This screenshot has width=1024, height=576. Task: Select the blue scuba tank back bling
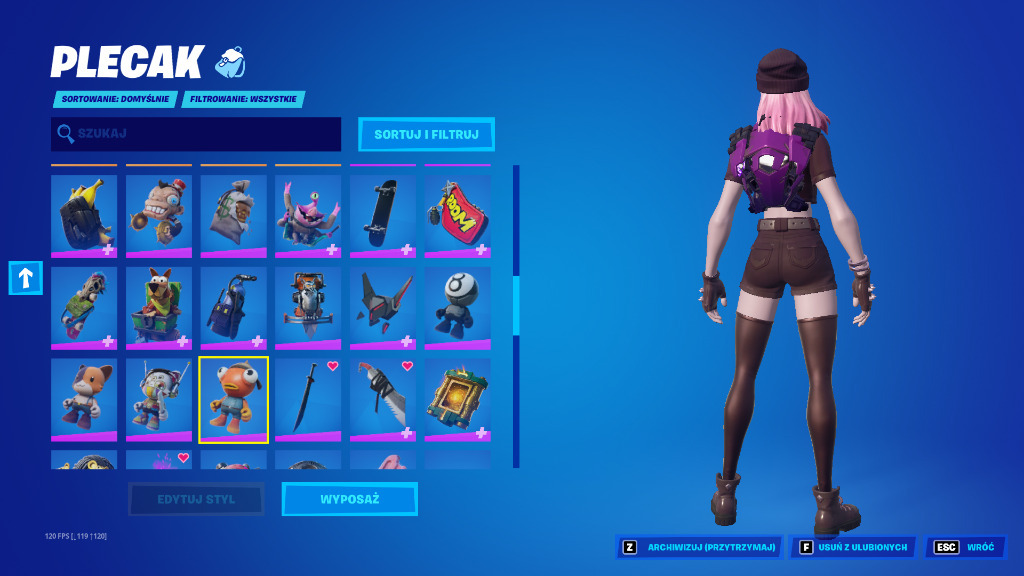pos(233,308)
